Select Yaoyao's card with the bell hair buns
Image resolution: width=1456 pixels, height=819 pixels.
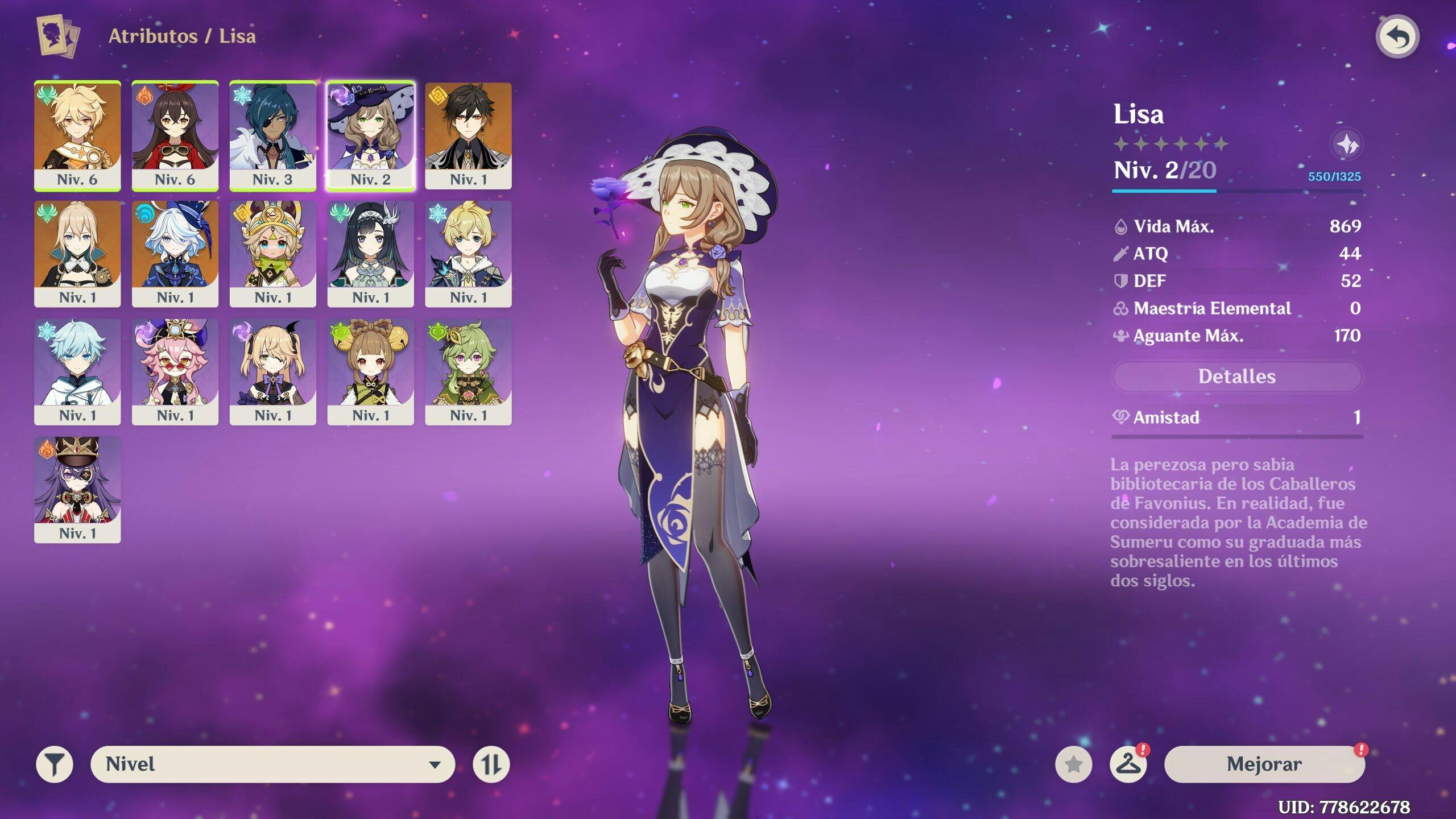(371, 371)
